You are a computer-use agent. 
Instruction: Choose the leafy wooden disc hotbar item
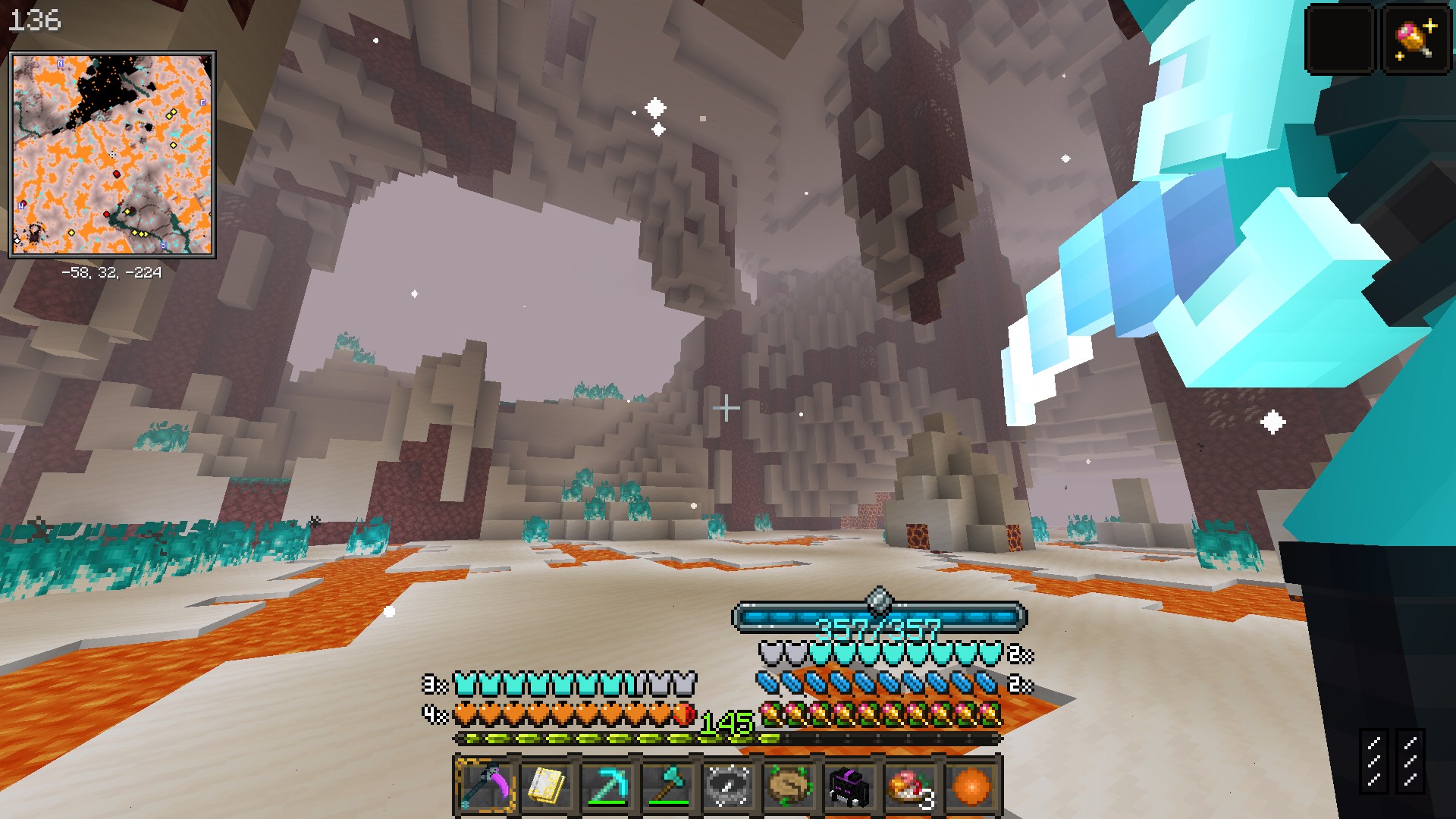click(789, 786)
